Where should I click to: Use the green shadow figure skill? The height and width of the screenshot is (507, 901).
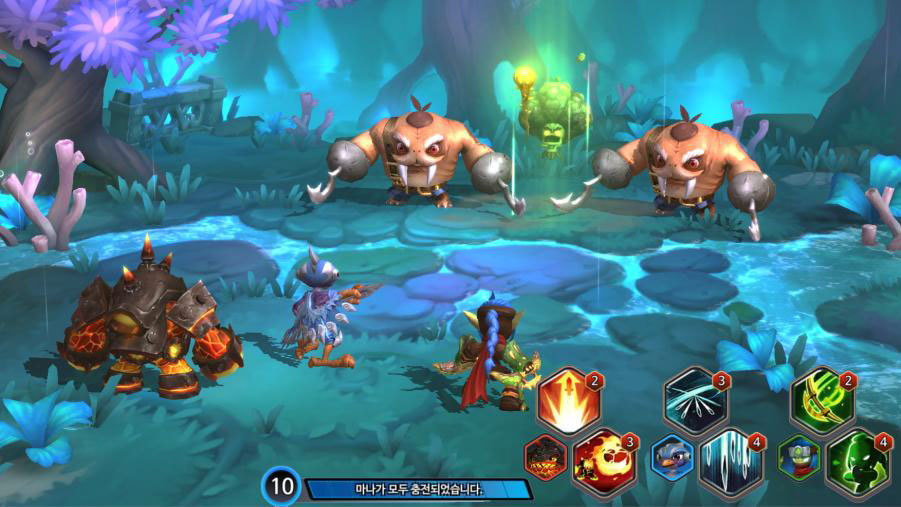[x=858, y=461]
